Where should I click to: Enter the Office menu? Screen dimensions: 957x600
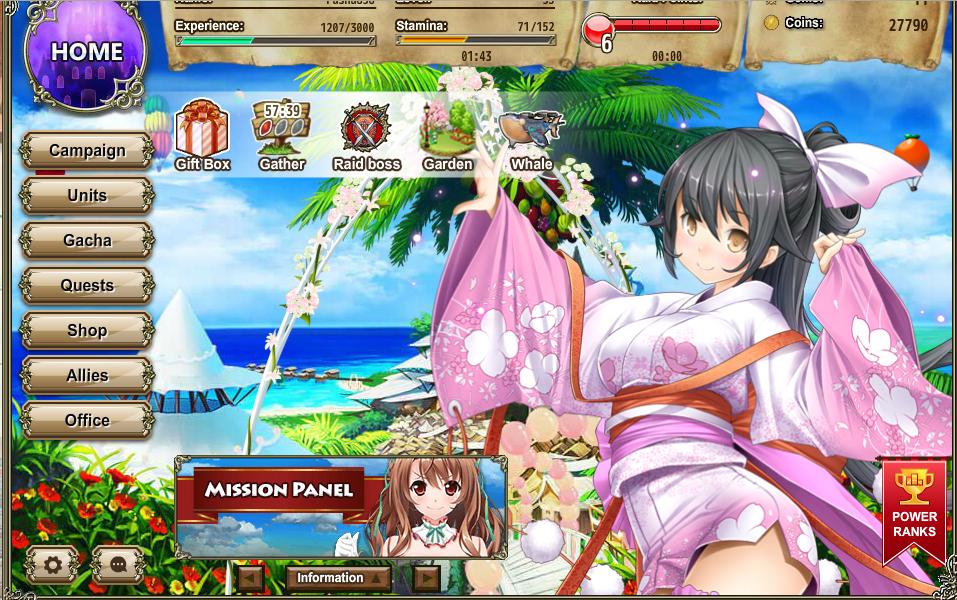[87, 421]
